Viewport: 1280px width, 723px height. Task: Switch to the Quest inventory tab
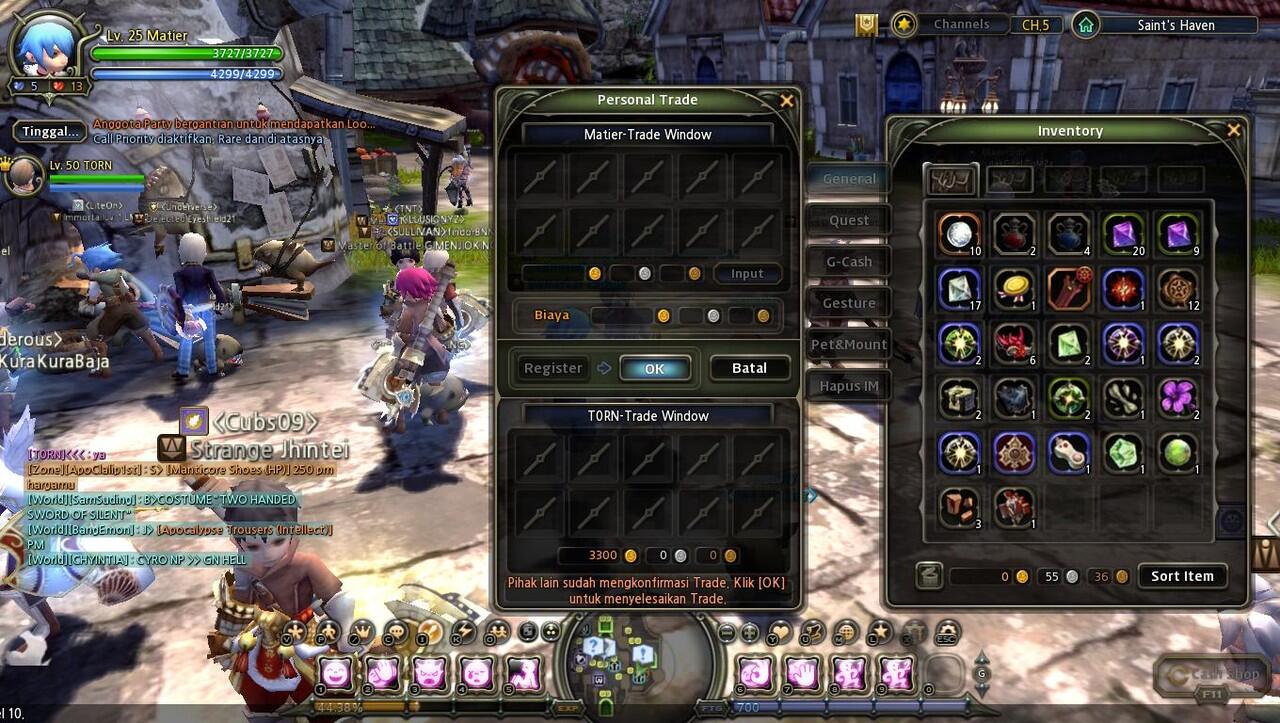(849, 220)
